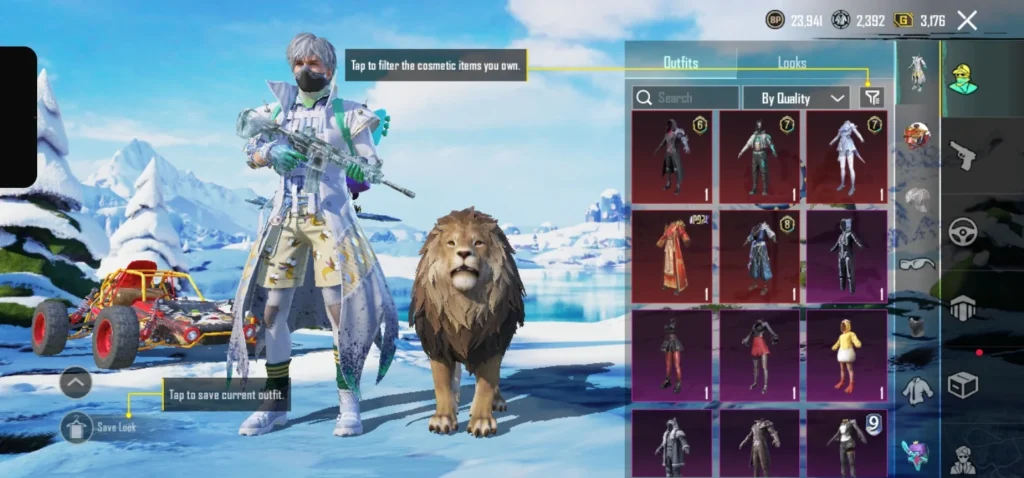Image resolution: width=1024 pixels, height=478 pixels.
Task: Select the Outfits tab
Action: tap(681, 63)
